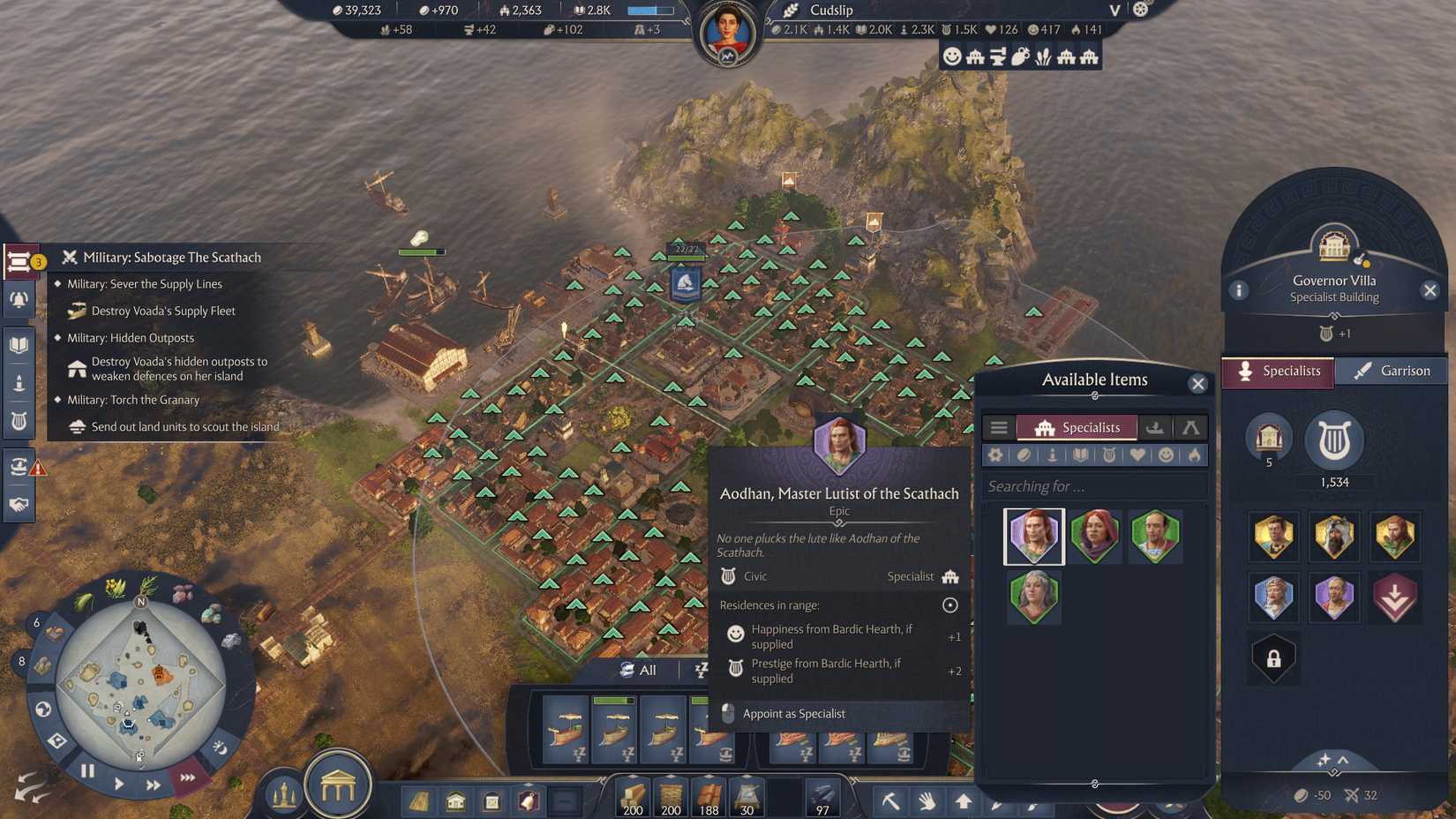Toggle the happiness face filter in Available Items
1456x819 pixels.
1166,455
